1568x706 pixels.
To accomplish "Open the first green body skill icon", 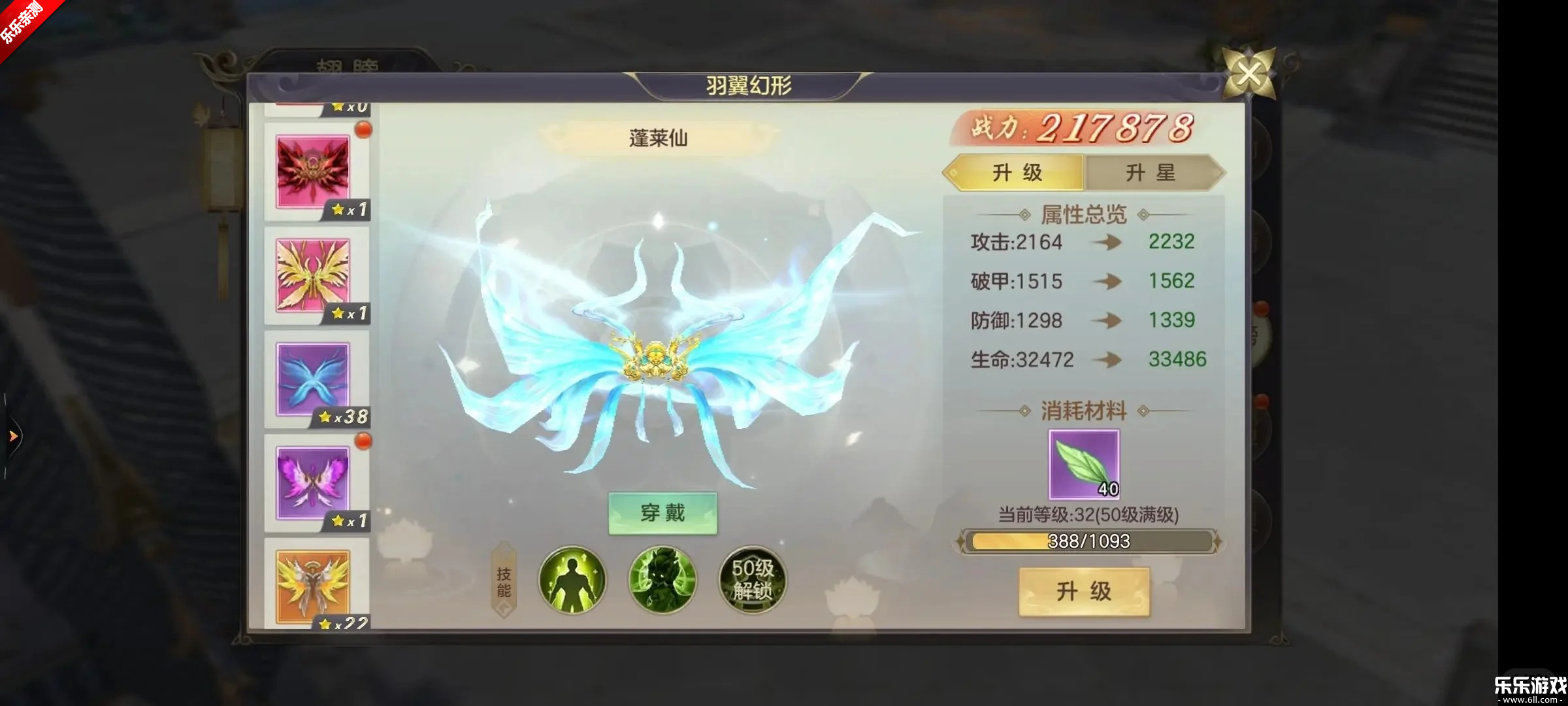I will (572, 580).
